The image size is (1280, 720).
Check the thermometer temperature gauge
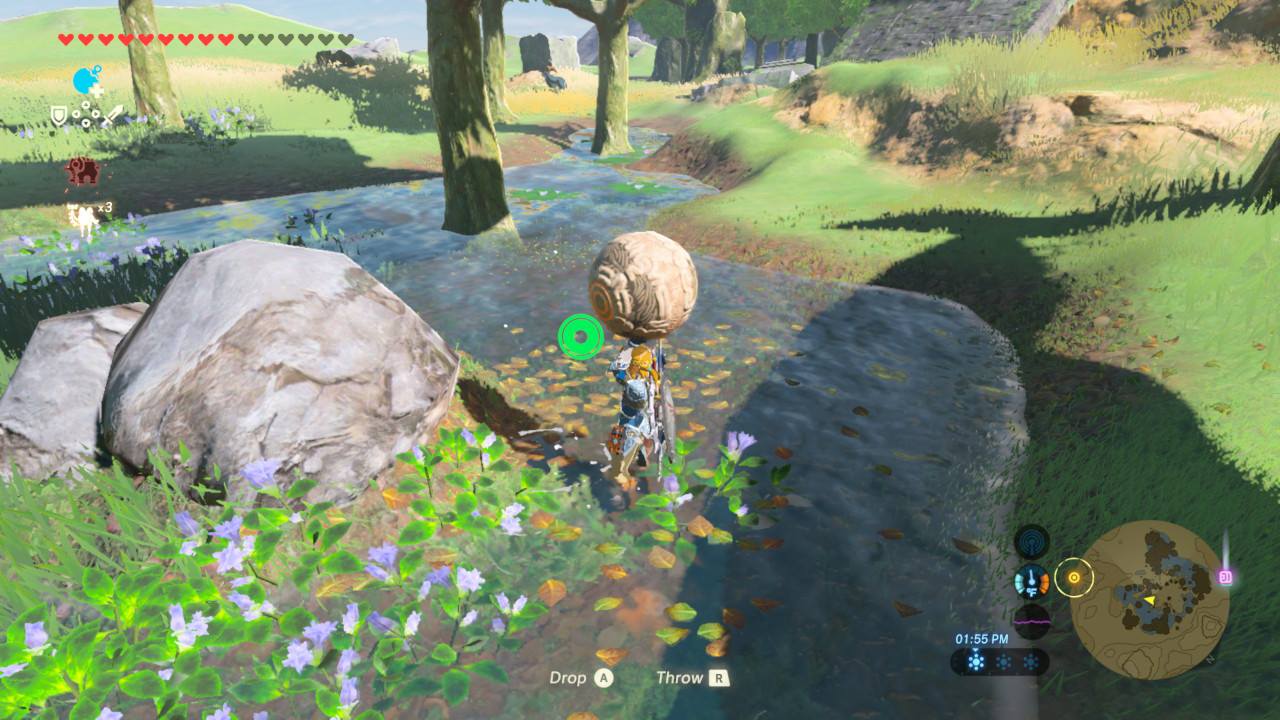click(x=1031, y=581)
